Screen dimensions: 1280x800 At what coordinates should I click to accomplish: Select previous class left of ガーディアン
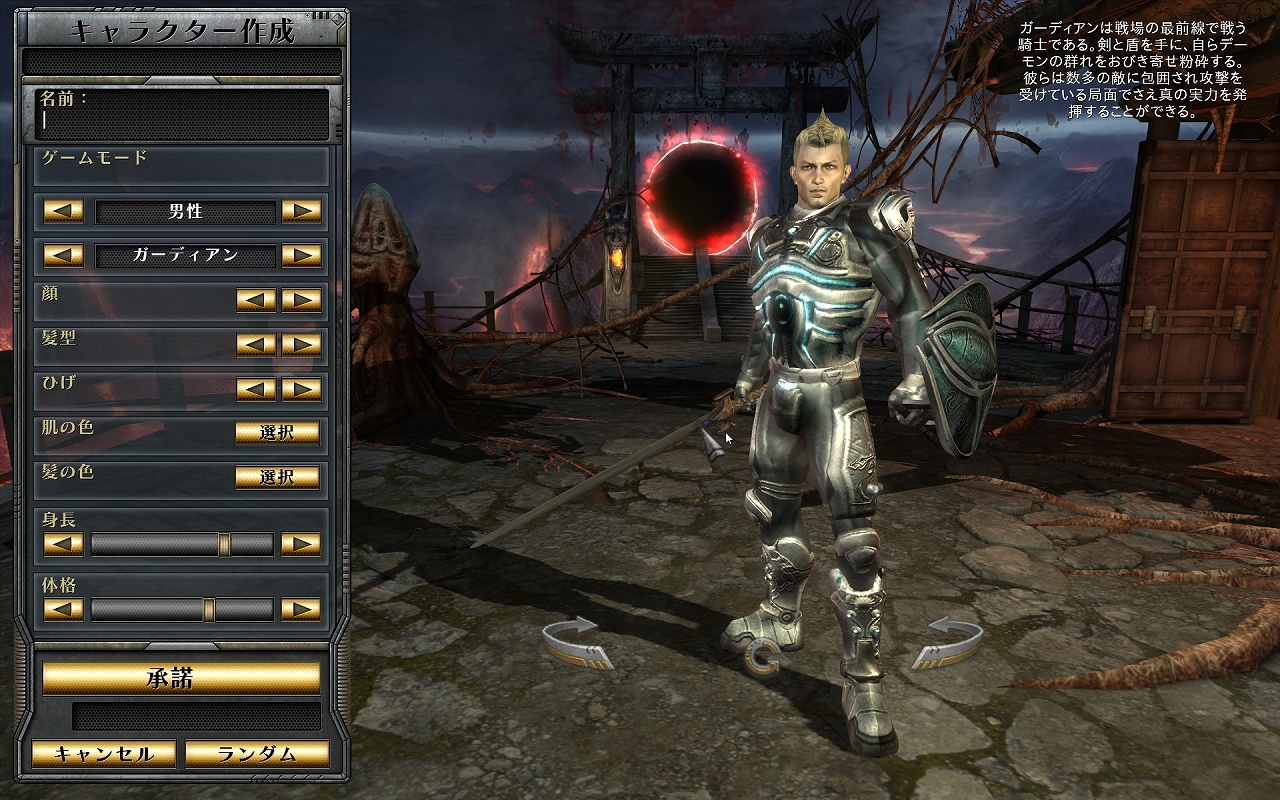point(63,255)
